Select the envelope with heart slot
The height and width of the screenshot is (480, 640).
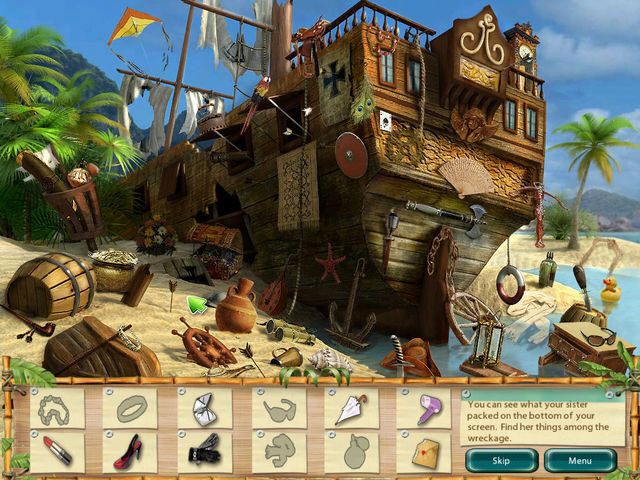(x=424, y=452)
